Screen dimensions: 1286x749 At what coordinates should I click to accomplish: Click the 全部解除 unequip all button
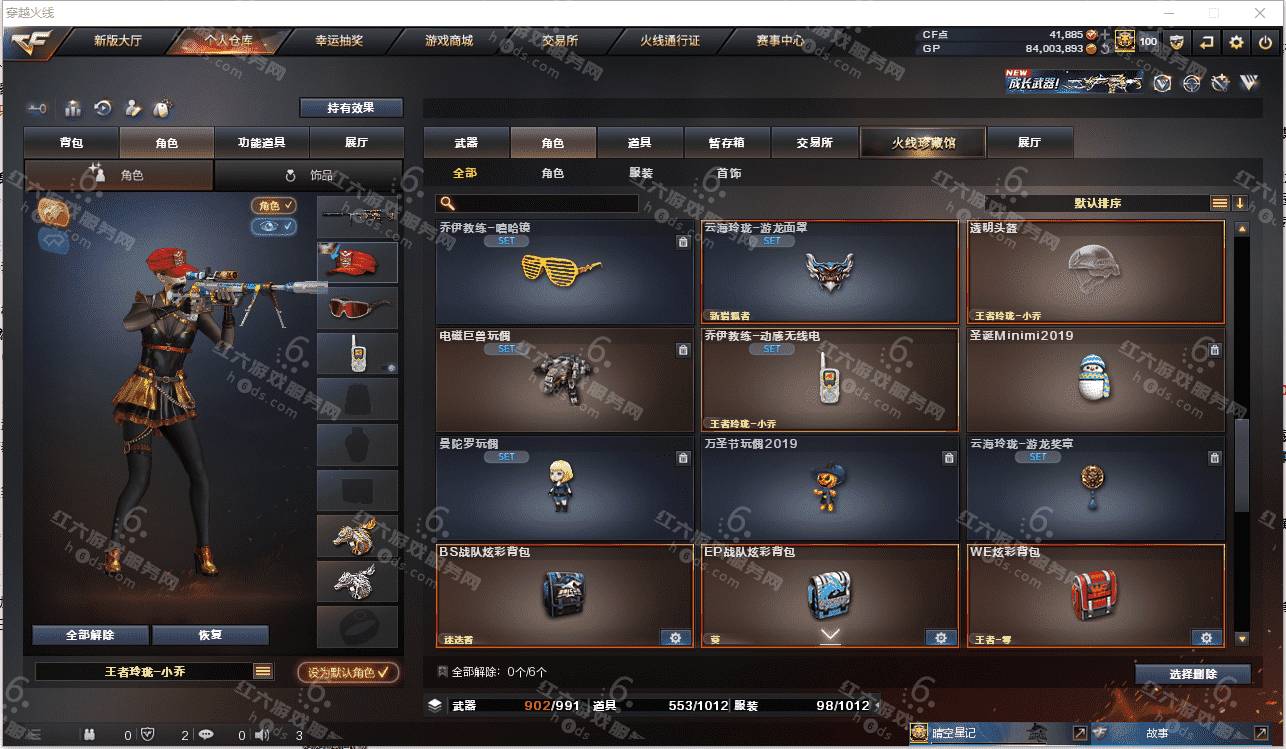tap(90, 635)
